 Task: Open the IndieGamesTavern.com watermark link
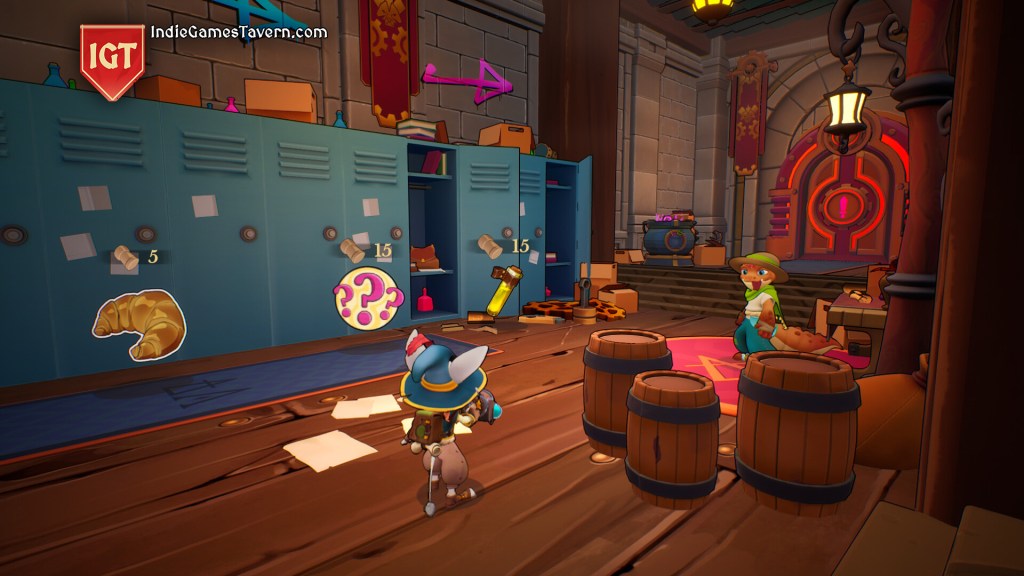click(x=239, y=32)
